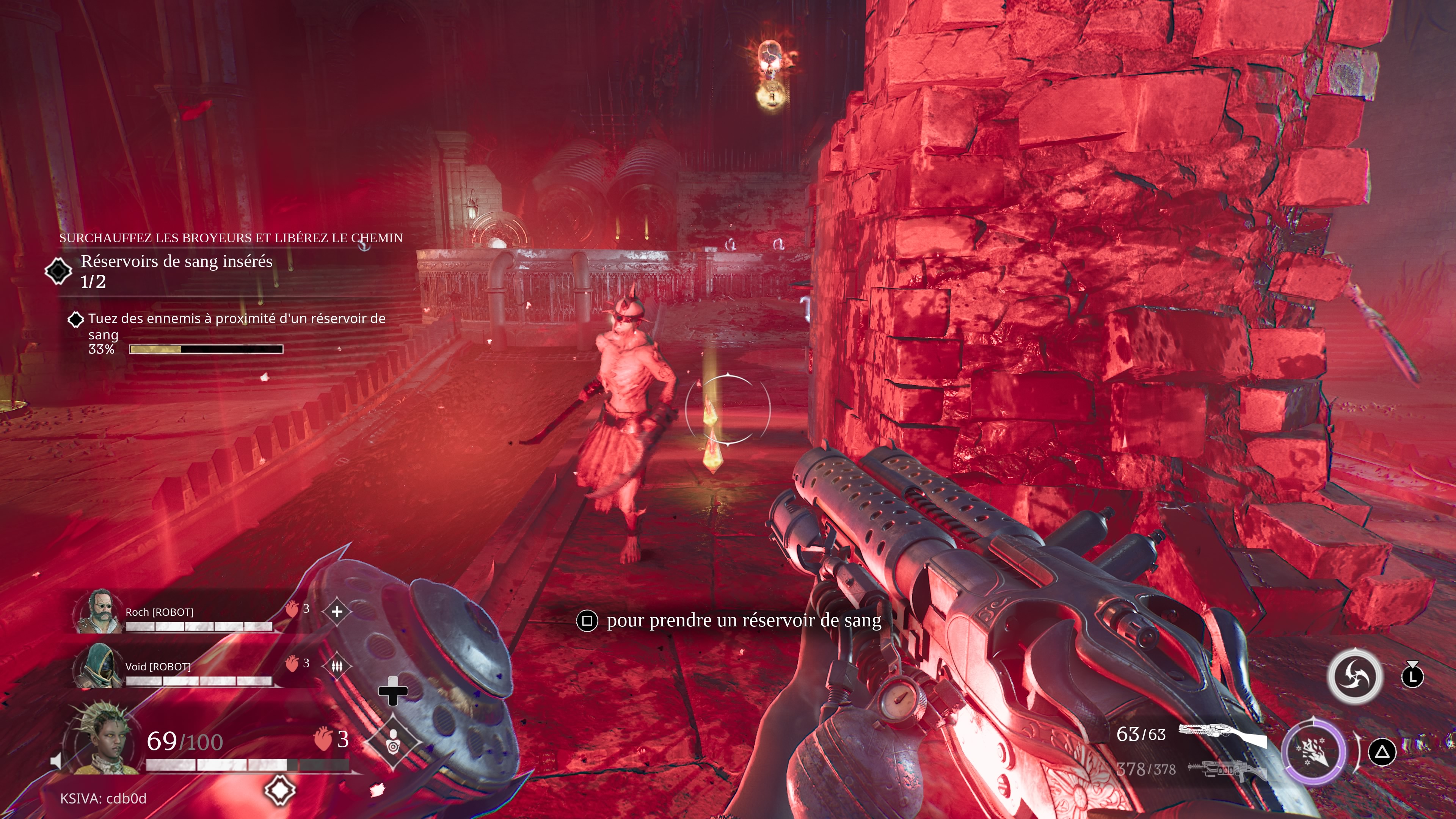
Task: Toggle the speaker voice icon
Action: (x=56, y=761)
